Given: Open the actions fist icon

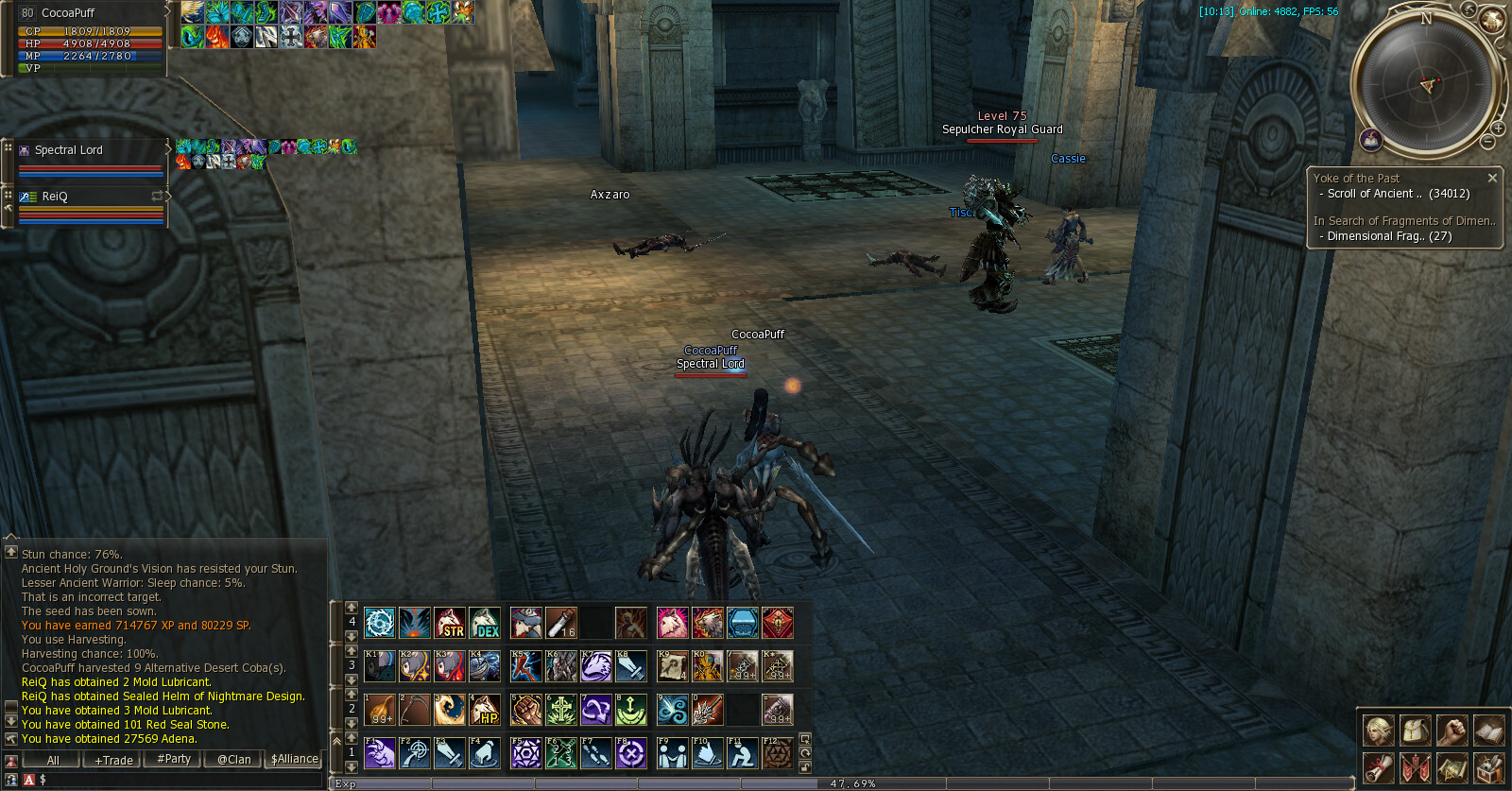Looking at the screenshot, I should coord(1452,731).
